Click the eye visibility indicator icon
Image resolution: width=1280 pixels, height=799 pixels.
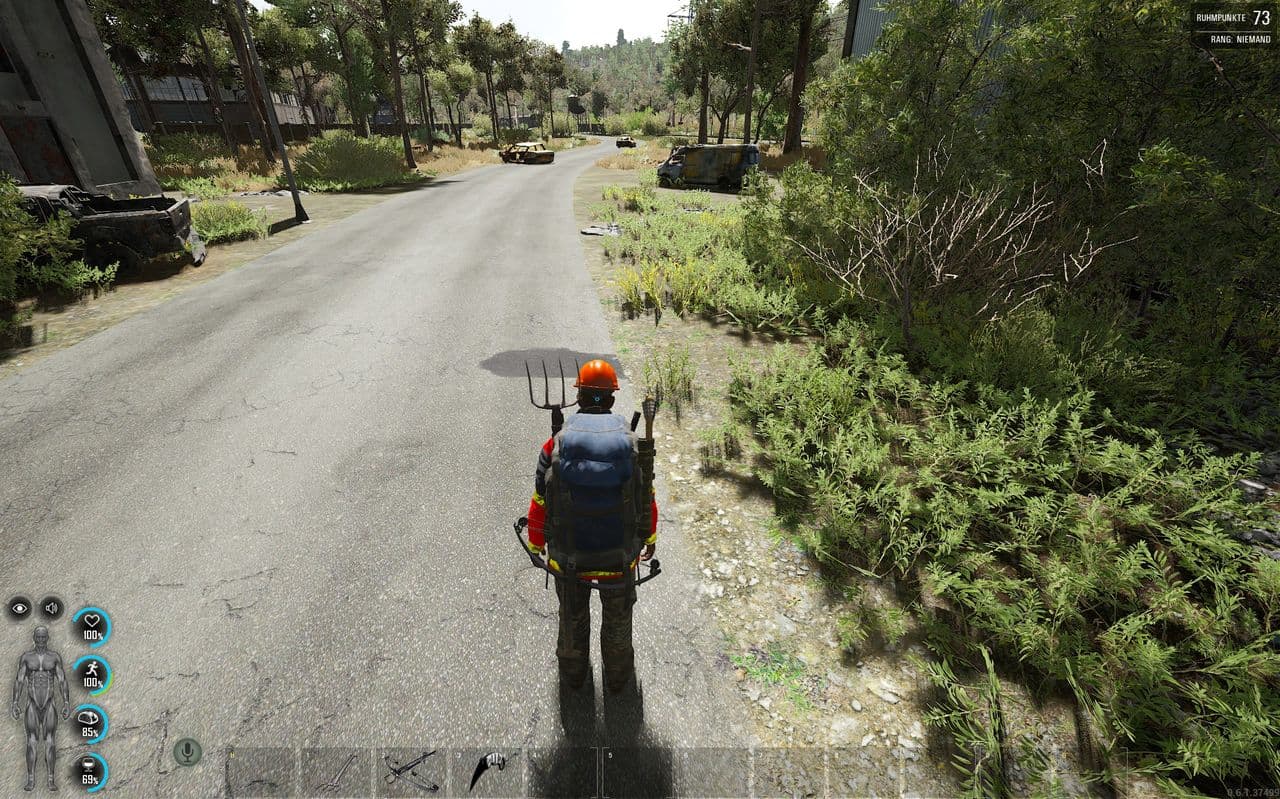(19, 607)
